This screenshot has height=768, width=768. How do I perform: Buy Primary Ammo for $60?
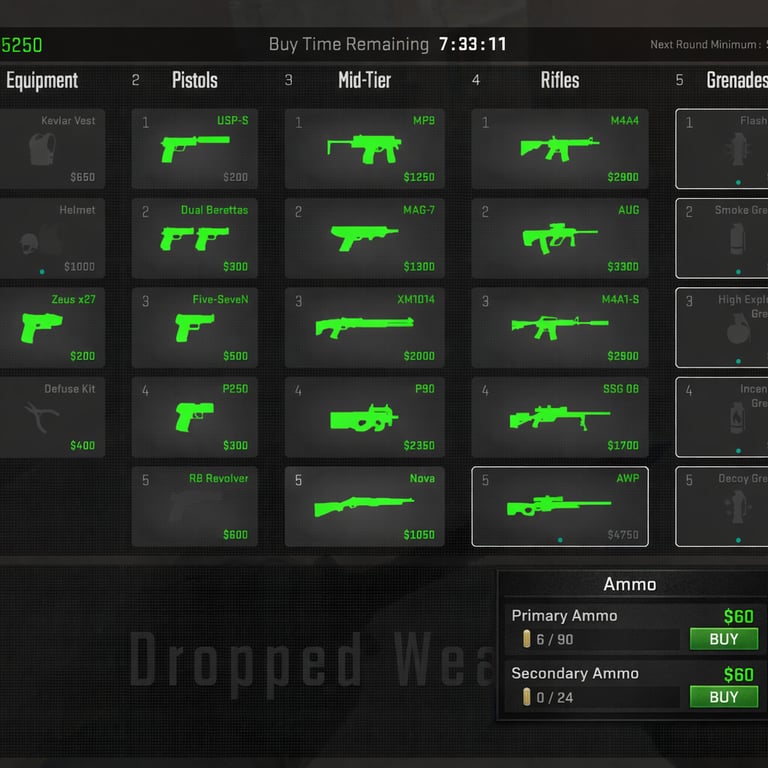click(x=723, y=639)
